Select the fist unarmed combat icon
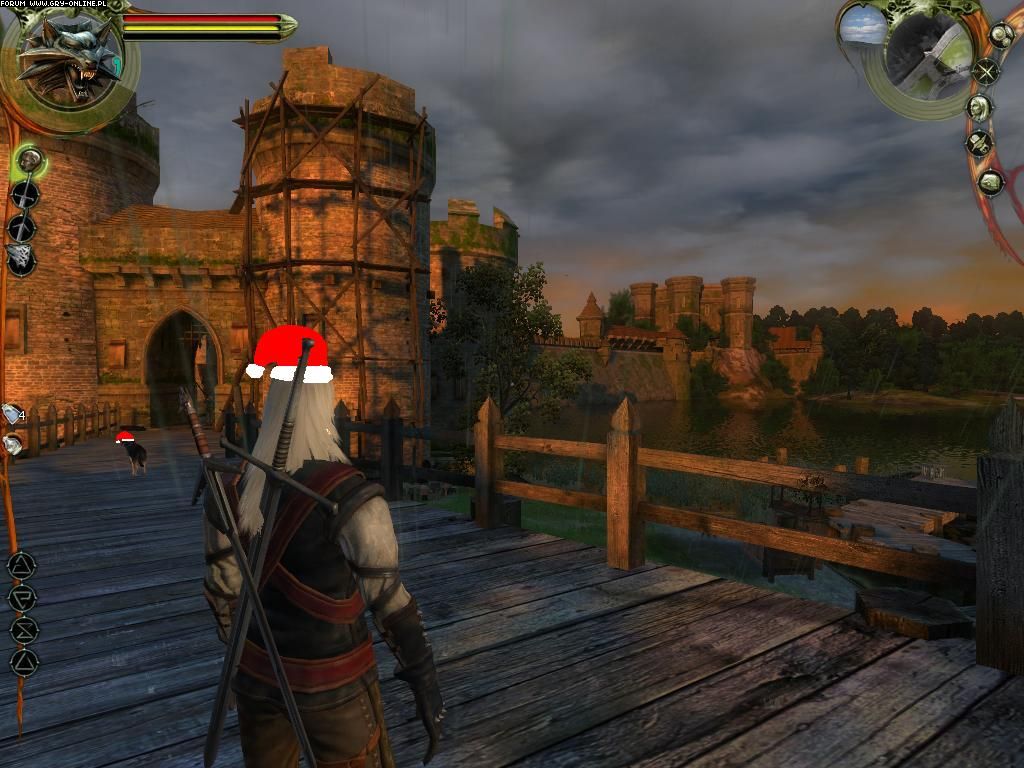1024x768 pixels. coord(29,160)
